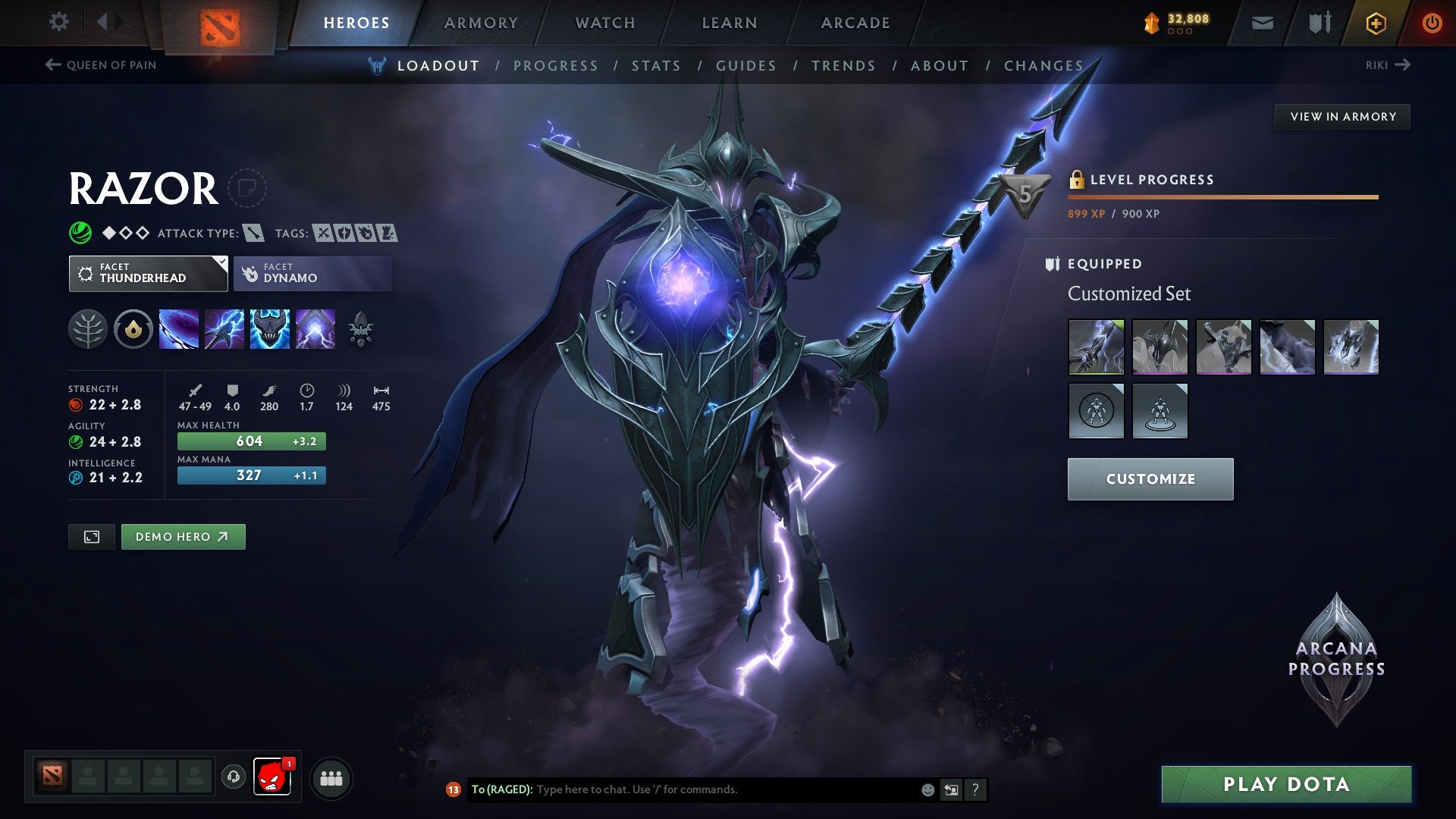1456x819 pixels.
Task: Expand the Thunderhead facet dropdown arrow
Action: click(x=219, y=264)
